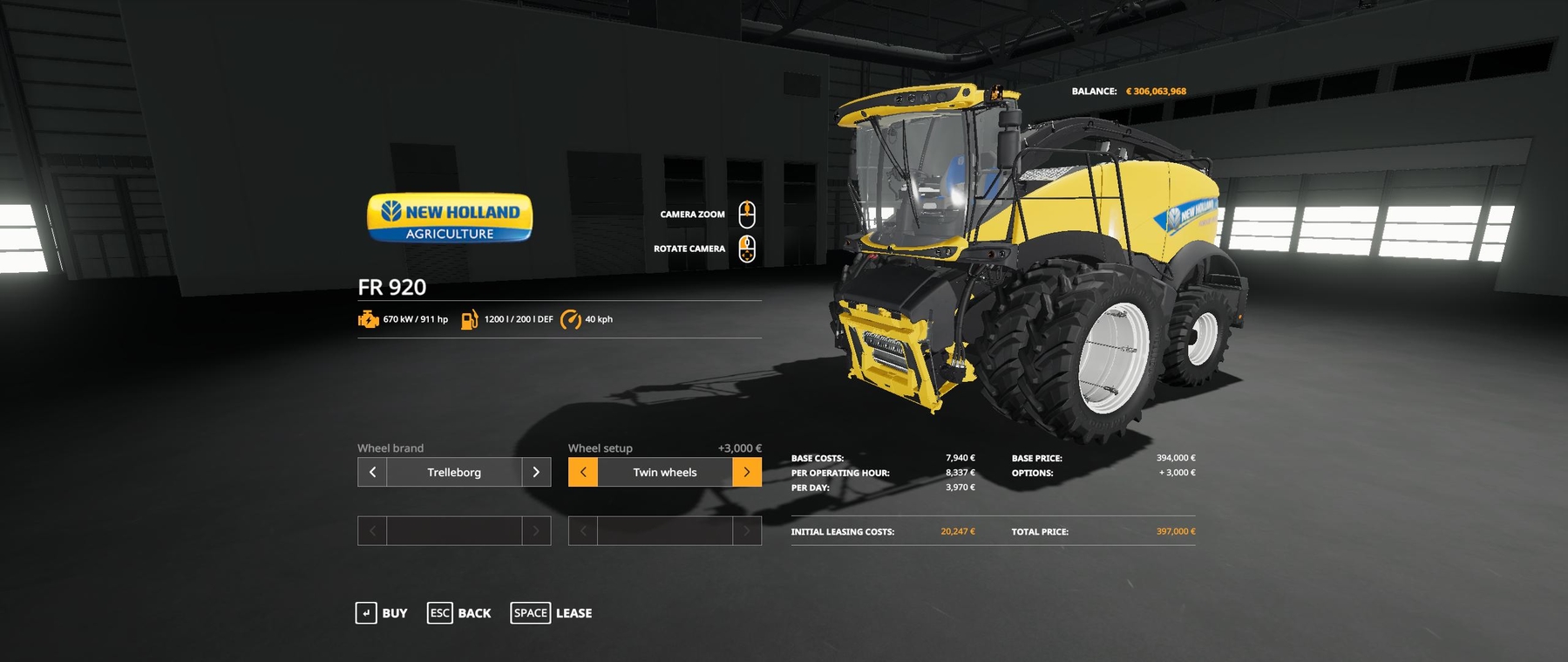Viewport: 1568px width, 662px height.
Task: Buy the FR 920 harvester
Action: (382, 613)
